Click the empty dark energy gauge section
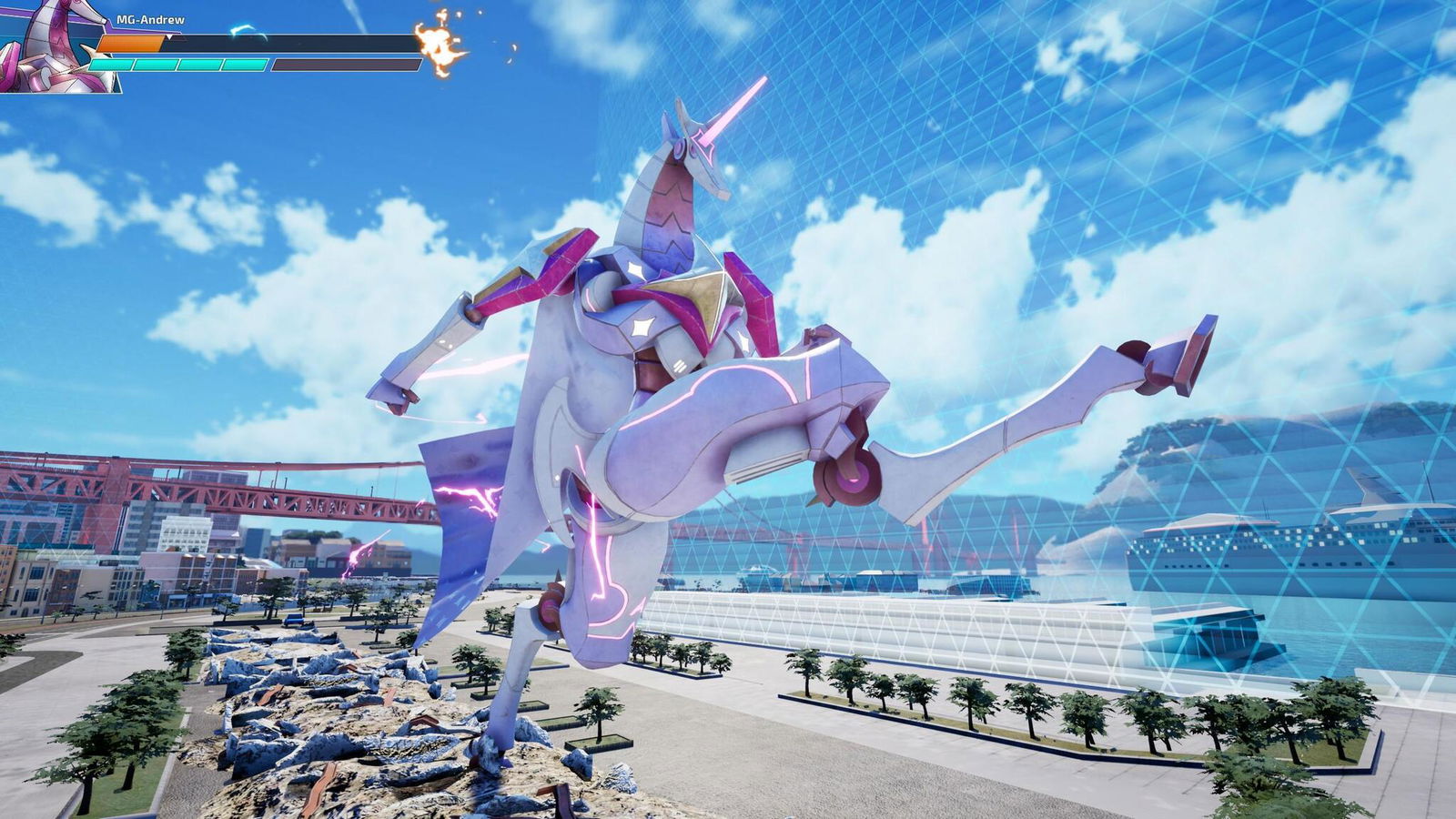The height and width of the screenshot is (819, 1456). pyautogui.click(x=346, y=66)
